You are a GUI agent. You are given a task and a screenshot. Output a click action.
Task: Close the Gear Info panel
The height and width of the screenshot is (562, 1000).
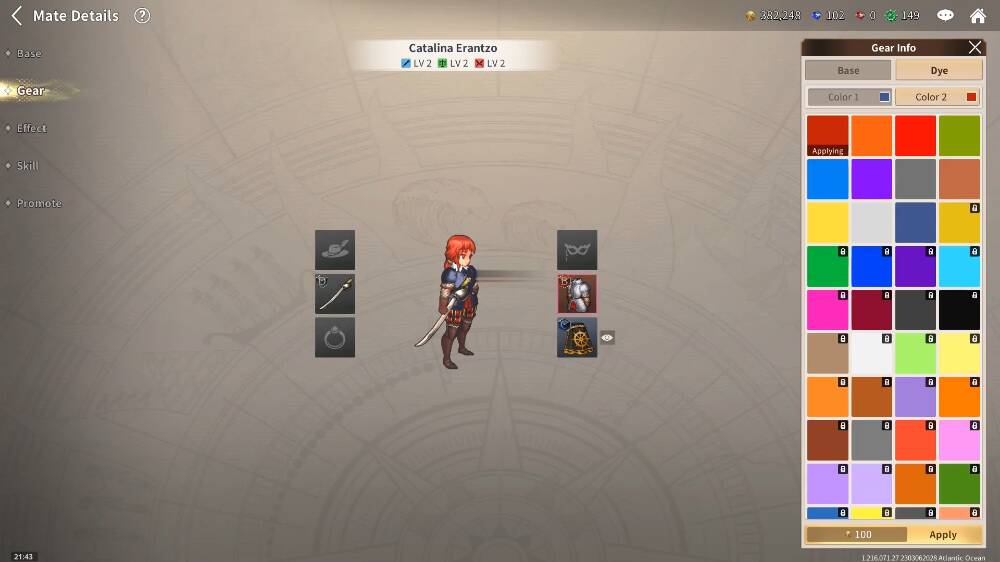[x=975, y=47]
